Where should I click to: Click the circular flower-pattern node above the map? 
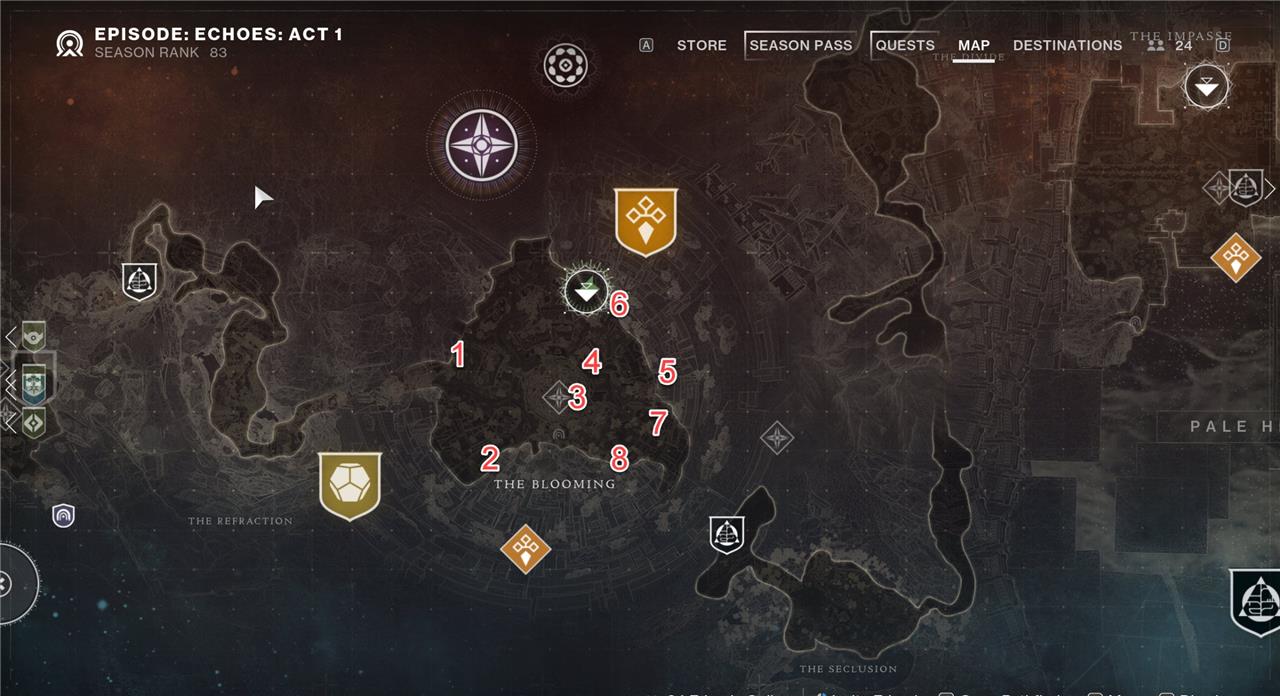[x=565, y=65]
